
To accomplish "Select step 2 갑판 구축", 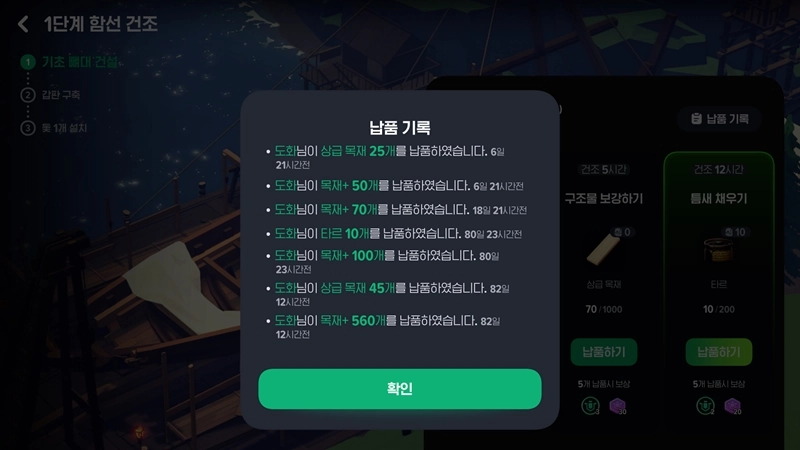I will [60, 95].
